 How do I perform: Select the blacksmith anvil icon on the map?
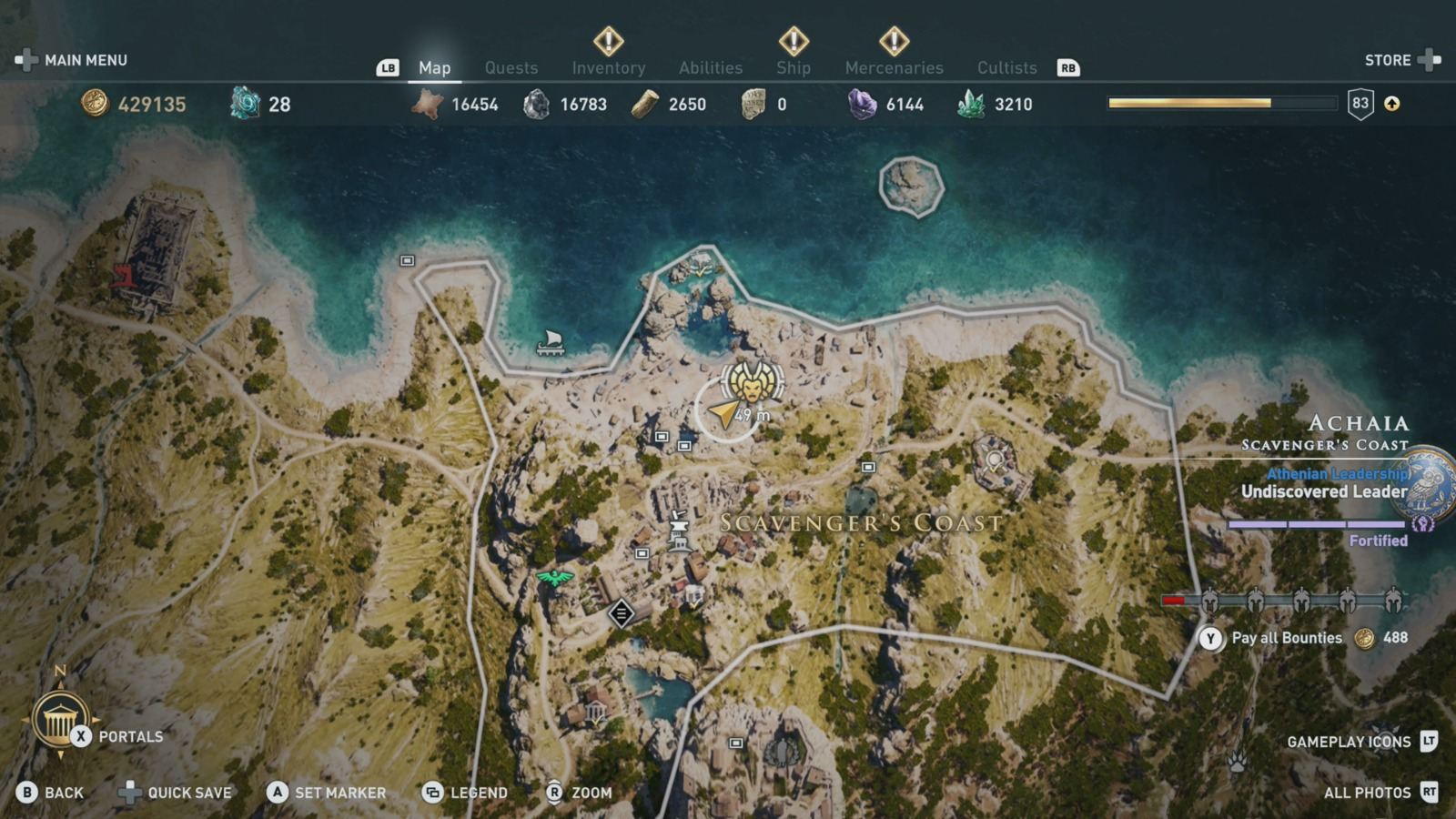[679, 526]
